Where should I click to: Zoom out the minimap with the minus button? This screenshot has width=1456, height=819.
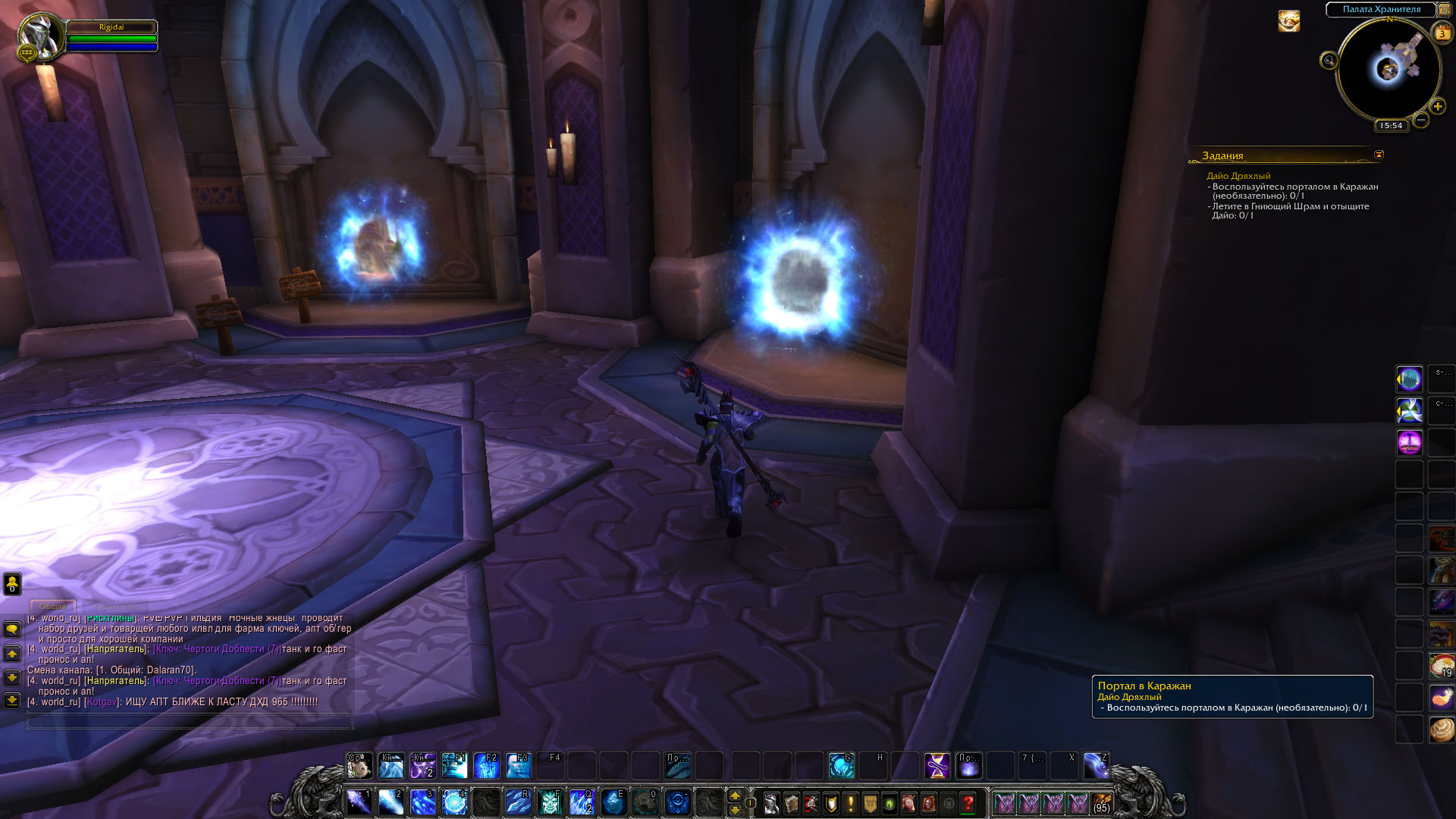(x=1421, y=120)
